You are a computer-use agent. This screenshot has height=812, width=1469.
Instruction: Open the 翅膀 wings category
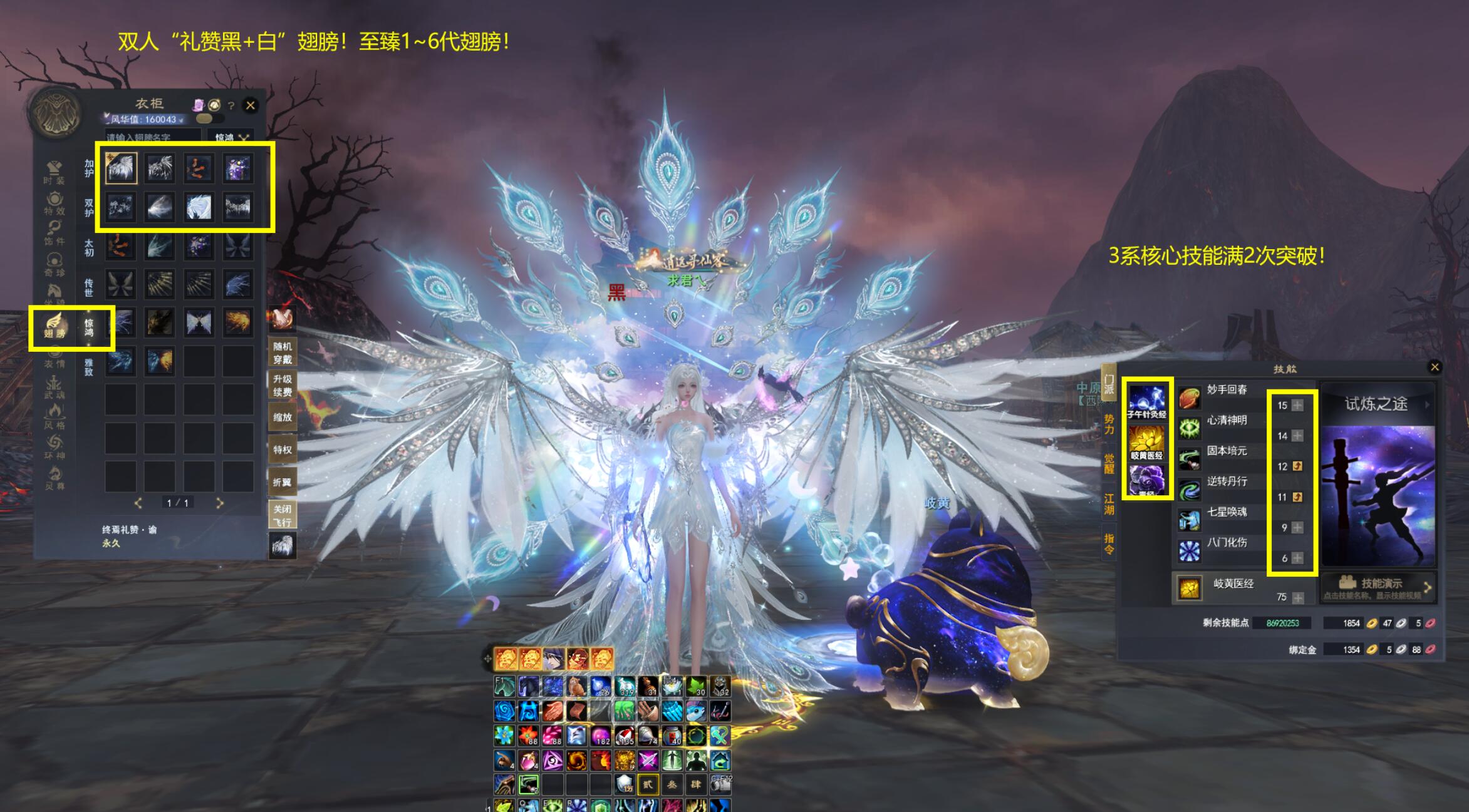55,326
